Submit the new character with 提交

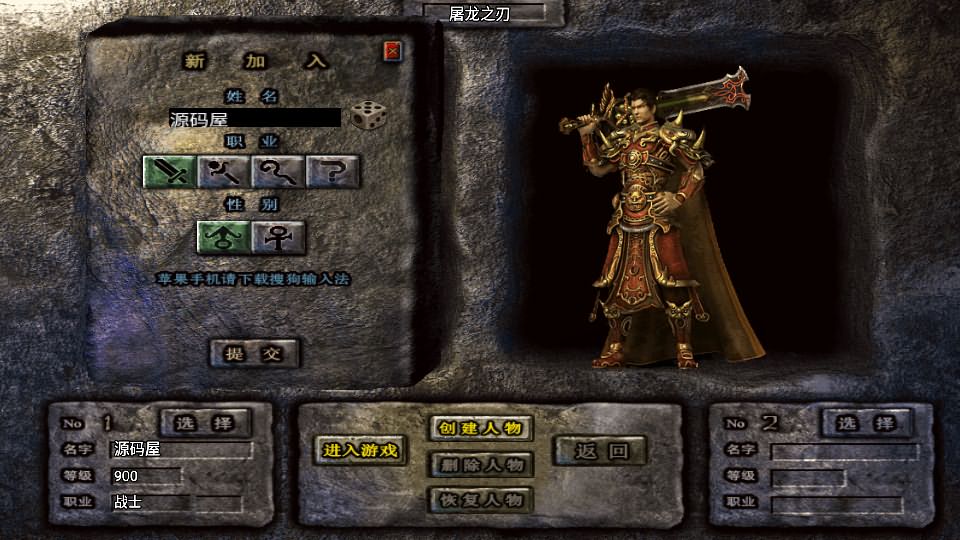click(x=254, y=353)
